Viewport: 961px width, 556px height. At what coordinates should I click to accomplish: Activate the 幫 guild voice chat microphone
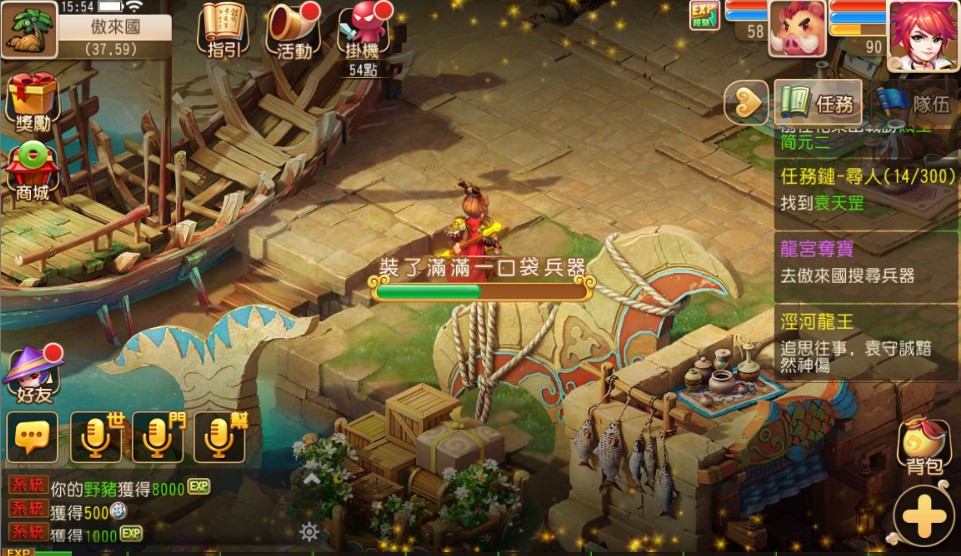click(220, 437)
